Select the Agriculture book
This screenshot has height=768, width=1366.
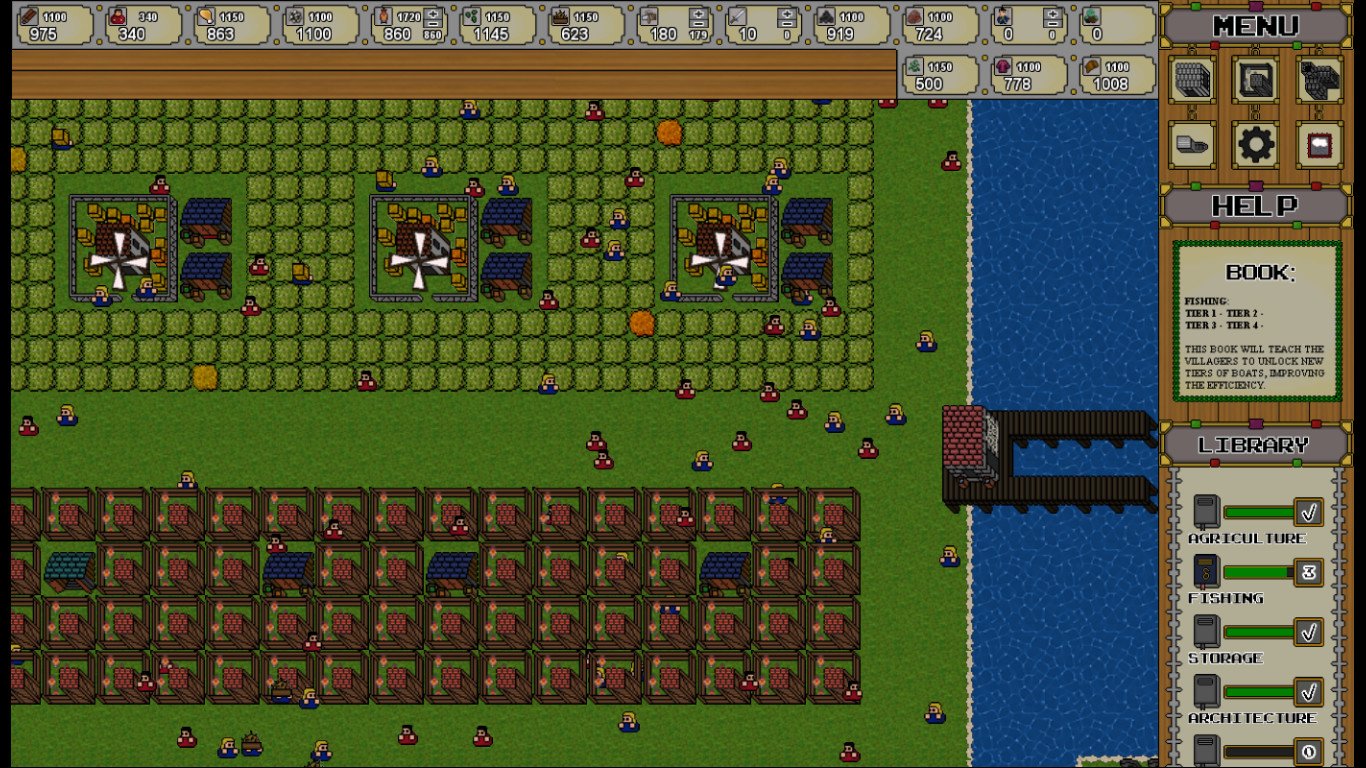[x=1207, y=512]
